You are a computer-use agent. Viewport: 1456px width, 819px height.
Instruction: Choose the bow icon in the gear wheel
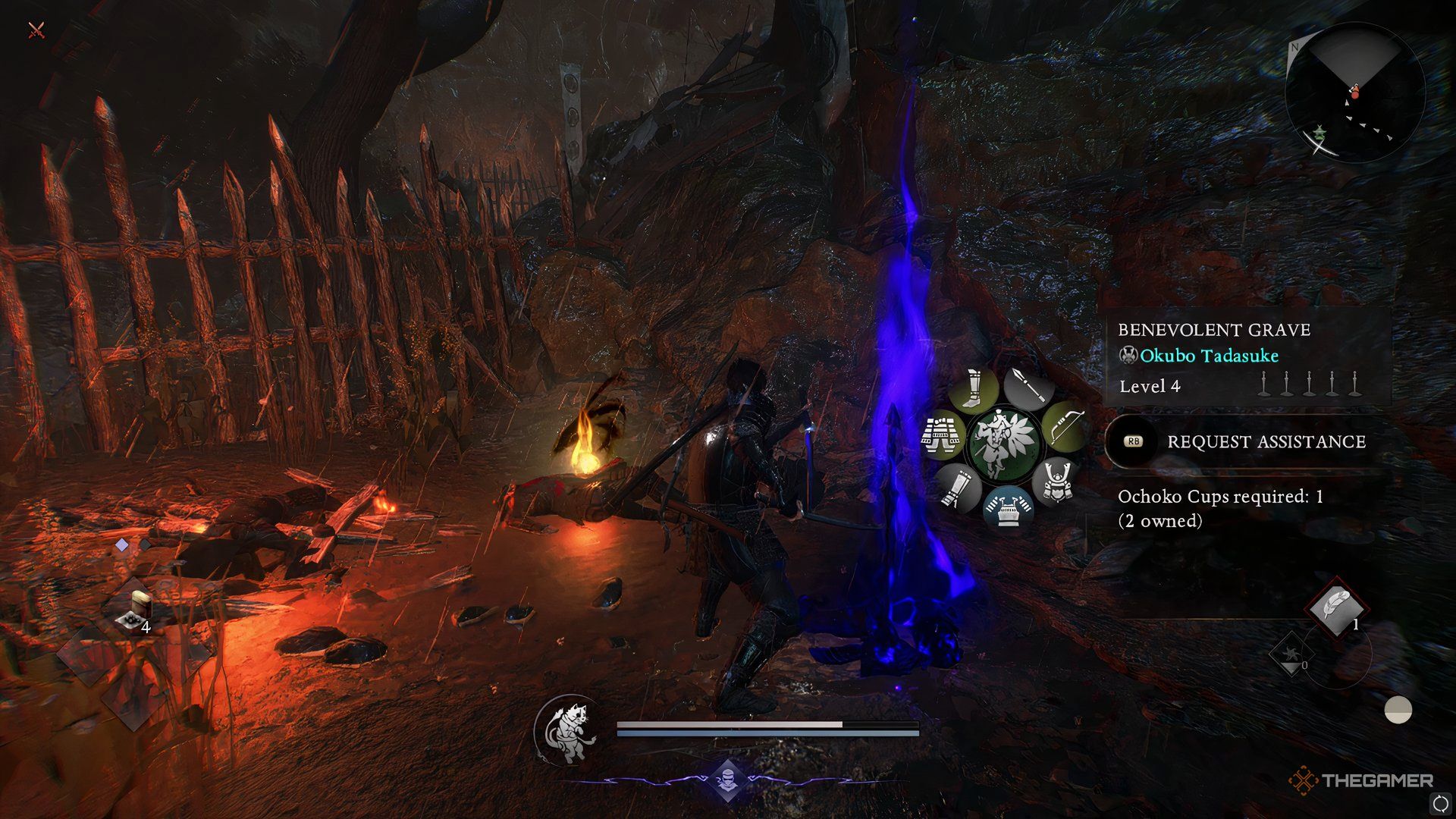(x=1063, y=427)
